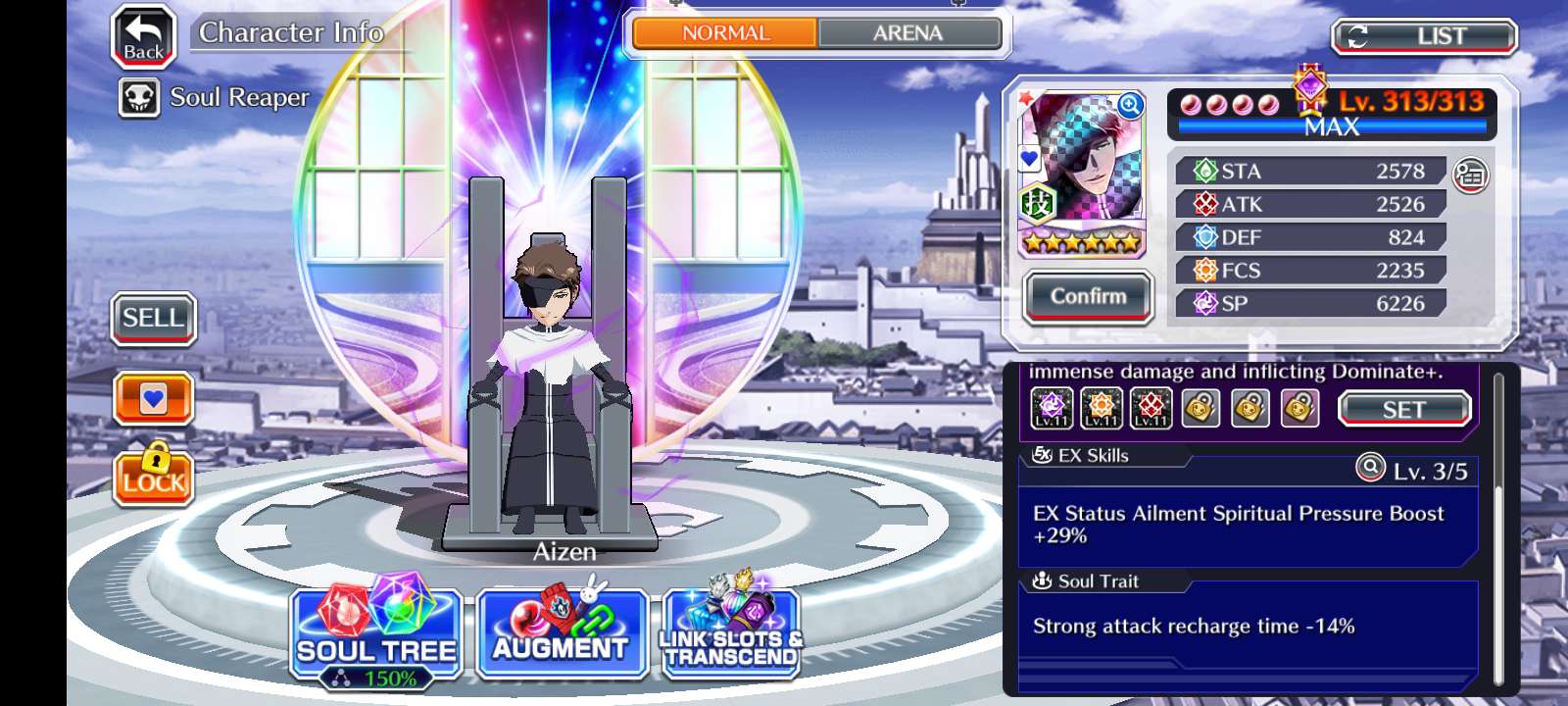Open the AUGMENT menu

561,634
